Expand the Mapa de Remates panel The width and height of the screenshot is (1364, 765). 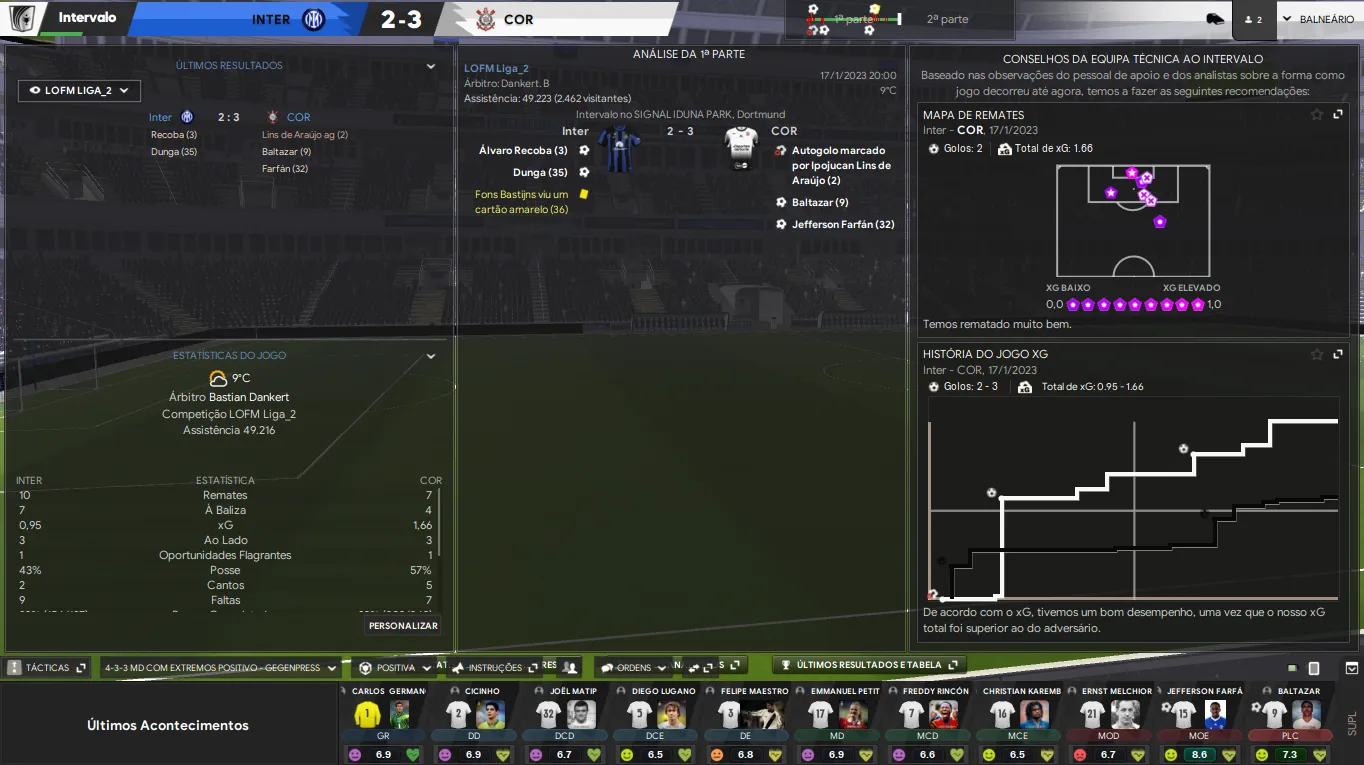click(1338, 115)
